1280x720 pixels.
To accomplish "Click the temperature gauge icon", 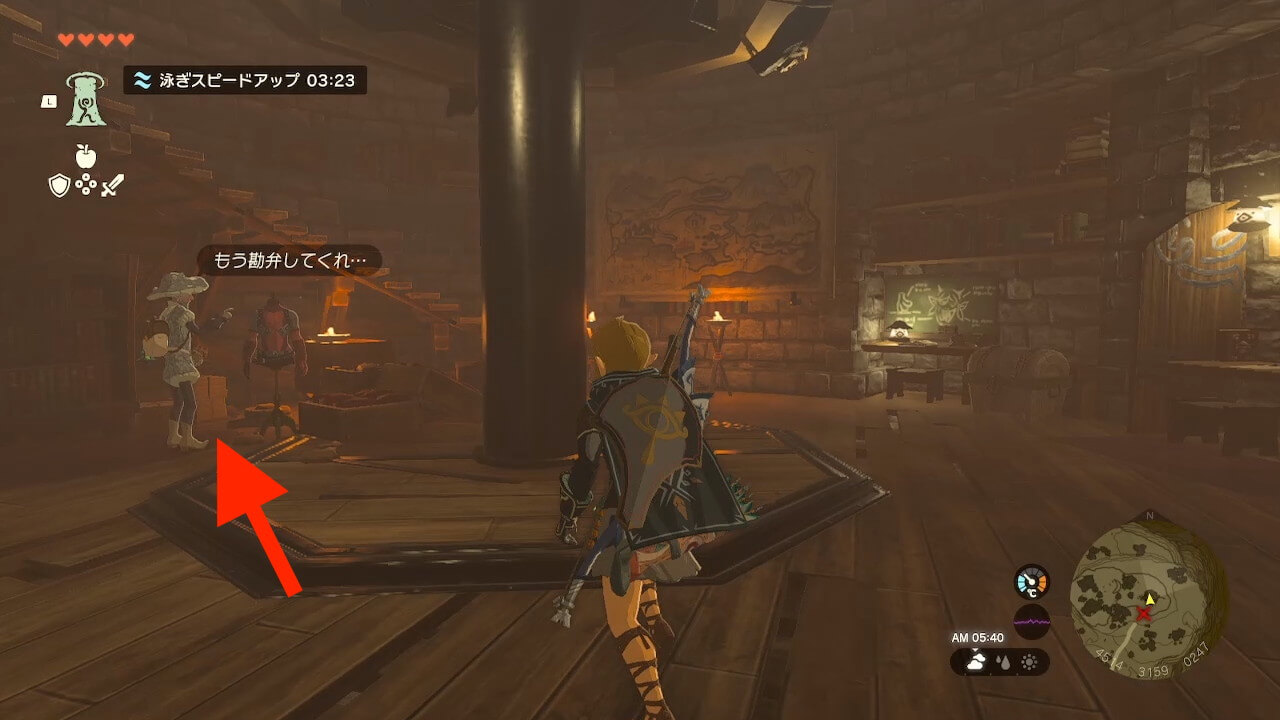I will tap(1031, 582).
